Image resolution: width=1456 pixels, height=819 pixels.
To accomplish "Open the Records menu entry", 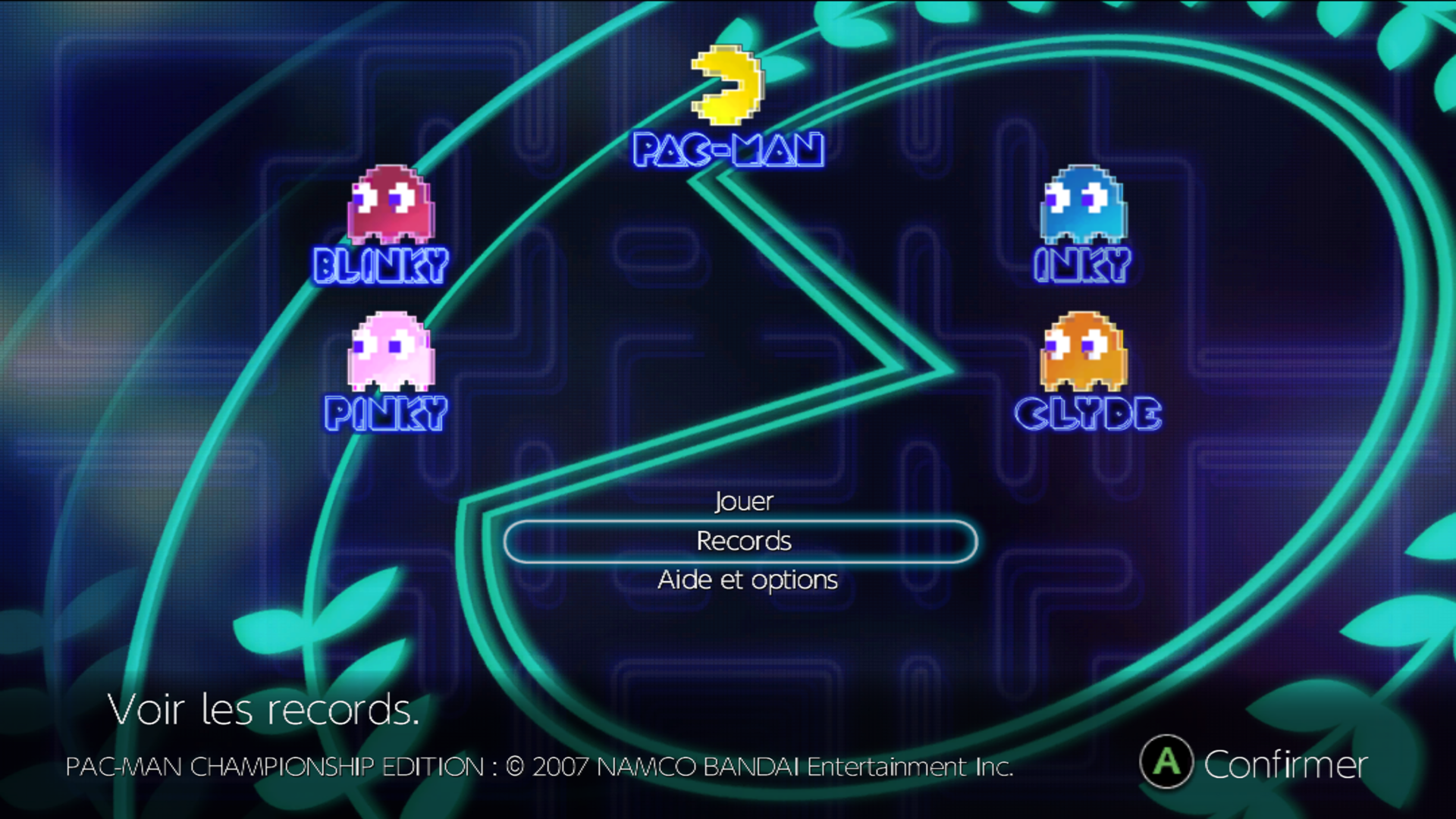I will 743,541.
